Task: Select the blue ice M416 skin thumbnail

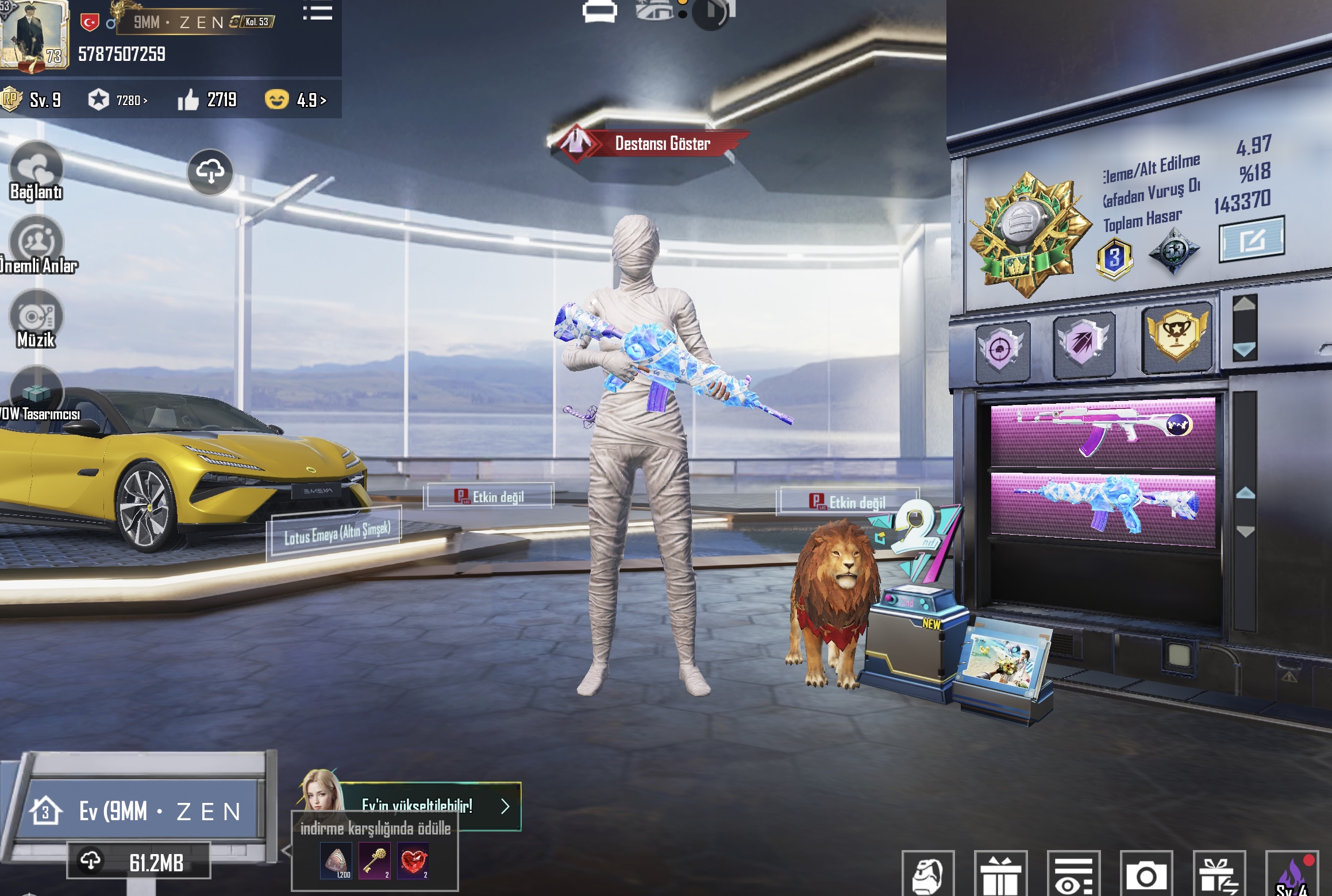Action: click(x=1103, y=507)
